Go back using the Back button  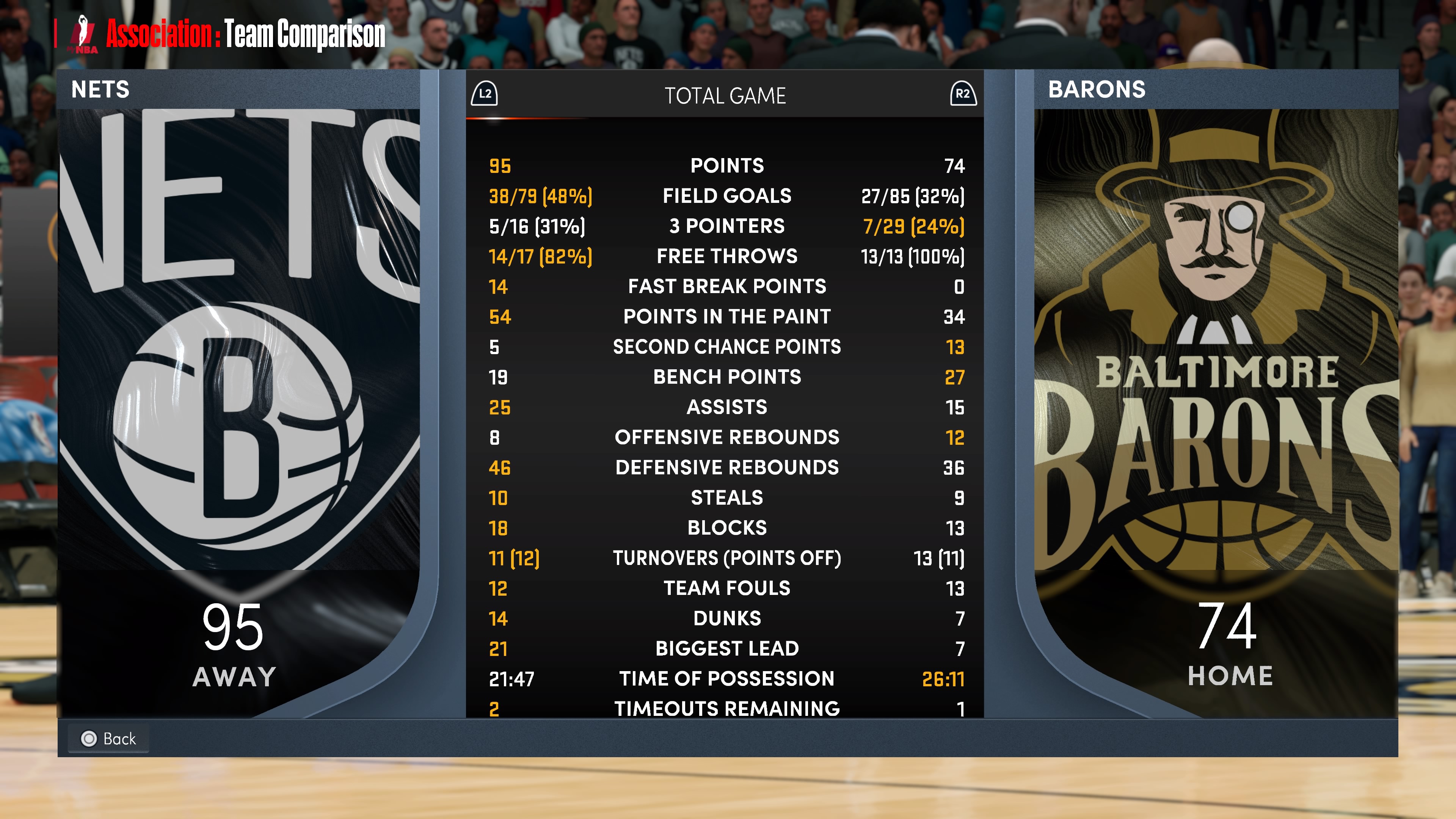coord(109,738)
